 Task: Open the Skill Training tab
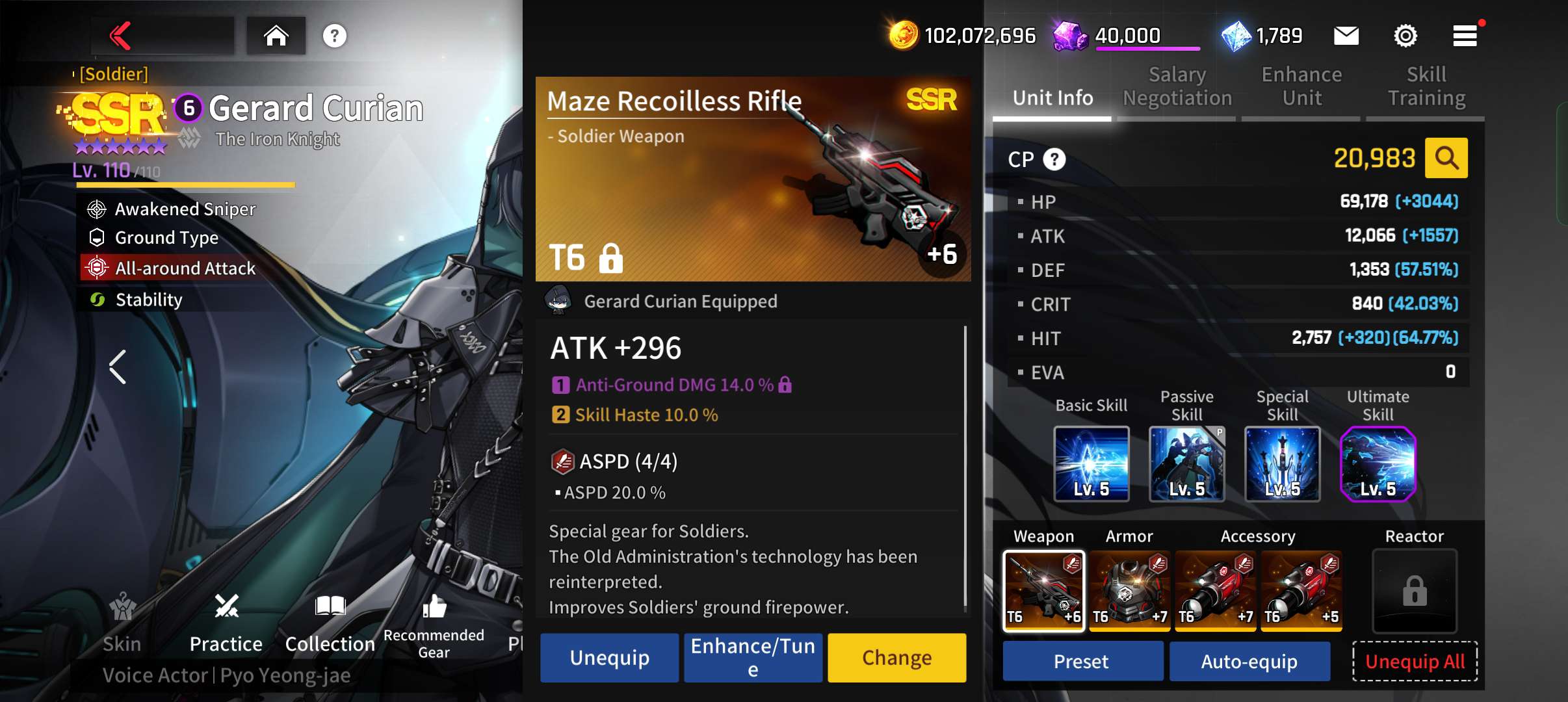pos(1426,86)
